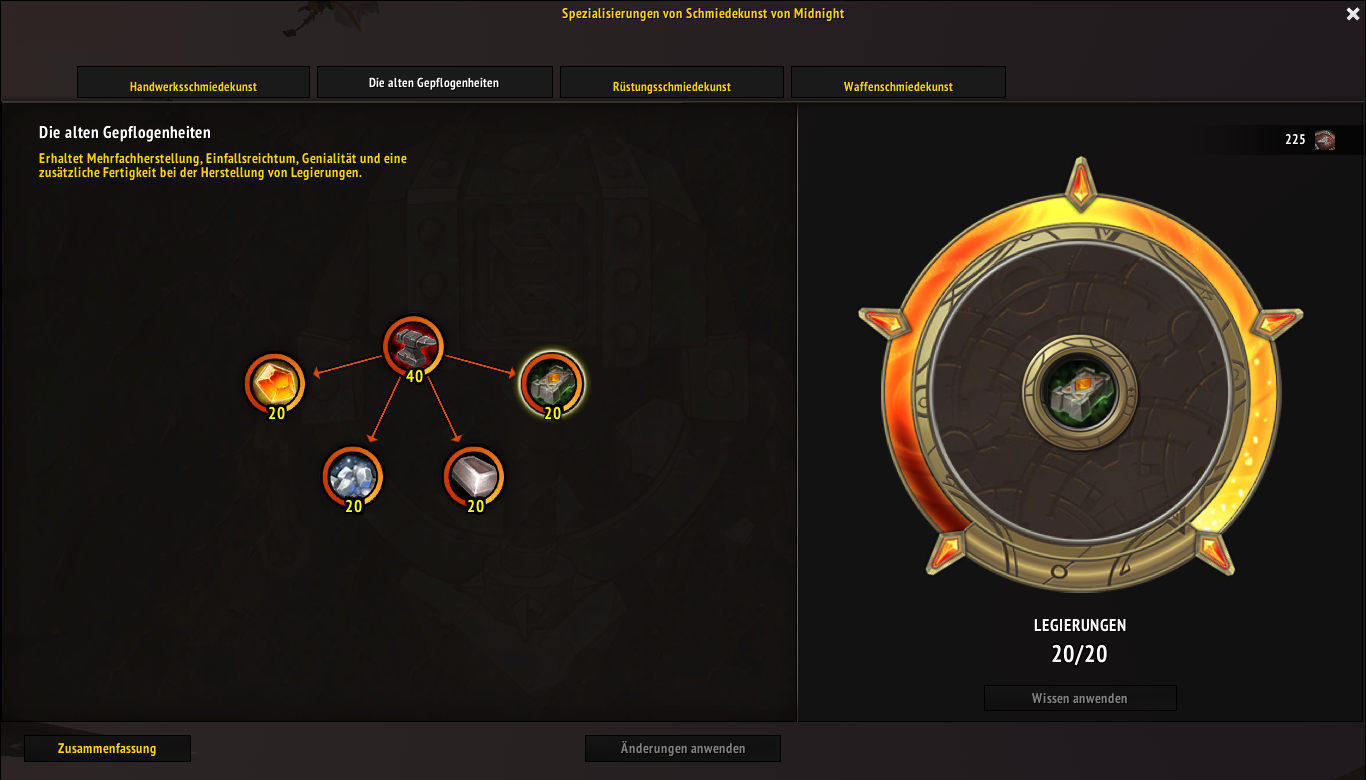Viewport: 1366px width, 780px height.
Task: Close the specialization window
Action: pyautogui.click(x=1353, y=14)
